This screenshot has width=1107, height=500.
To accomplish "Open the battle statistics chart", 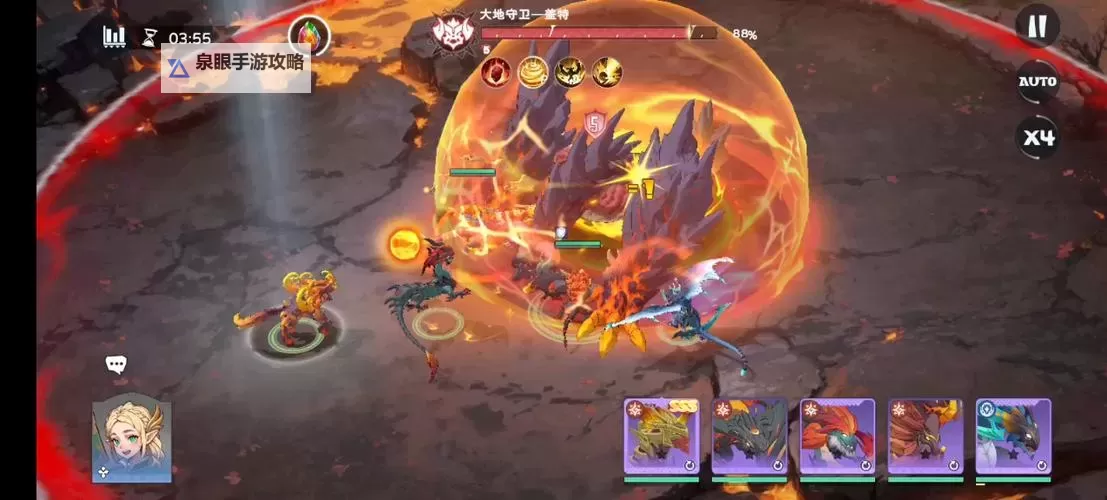I will 114,37.
